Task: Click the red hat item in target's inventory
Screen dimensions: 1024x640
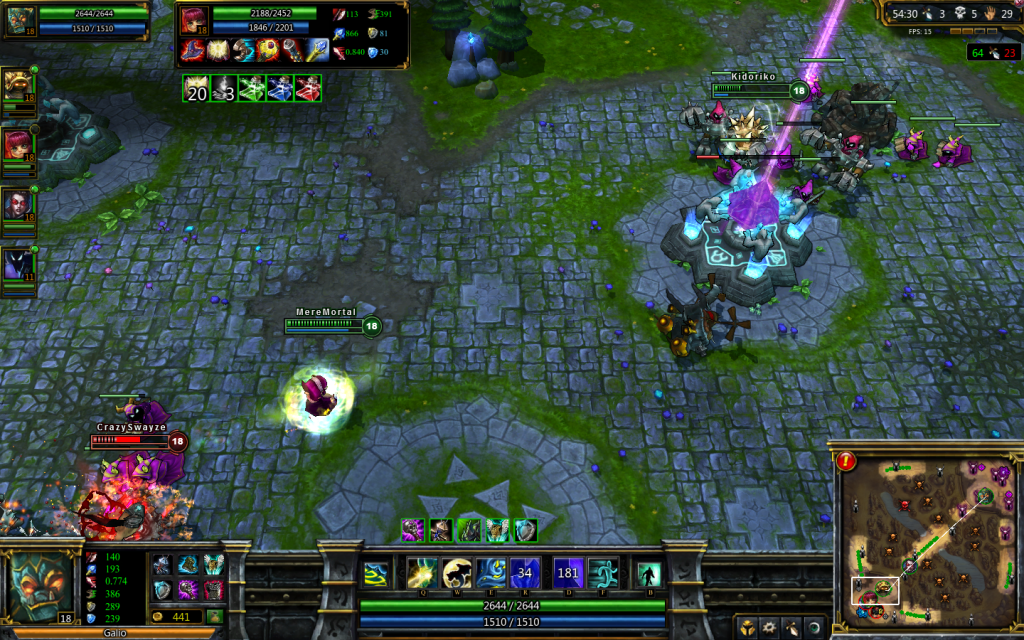Action: point(194,48)
